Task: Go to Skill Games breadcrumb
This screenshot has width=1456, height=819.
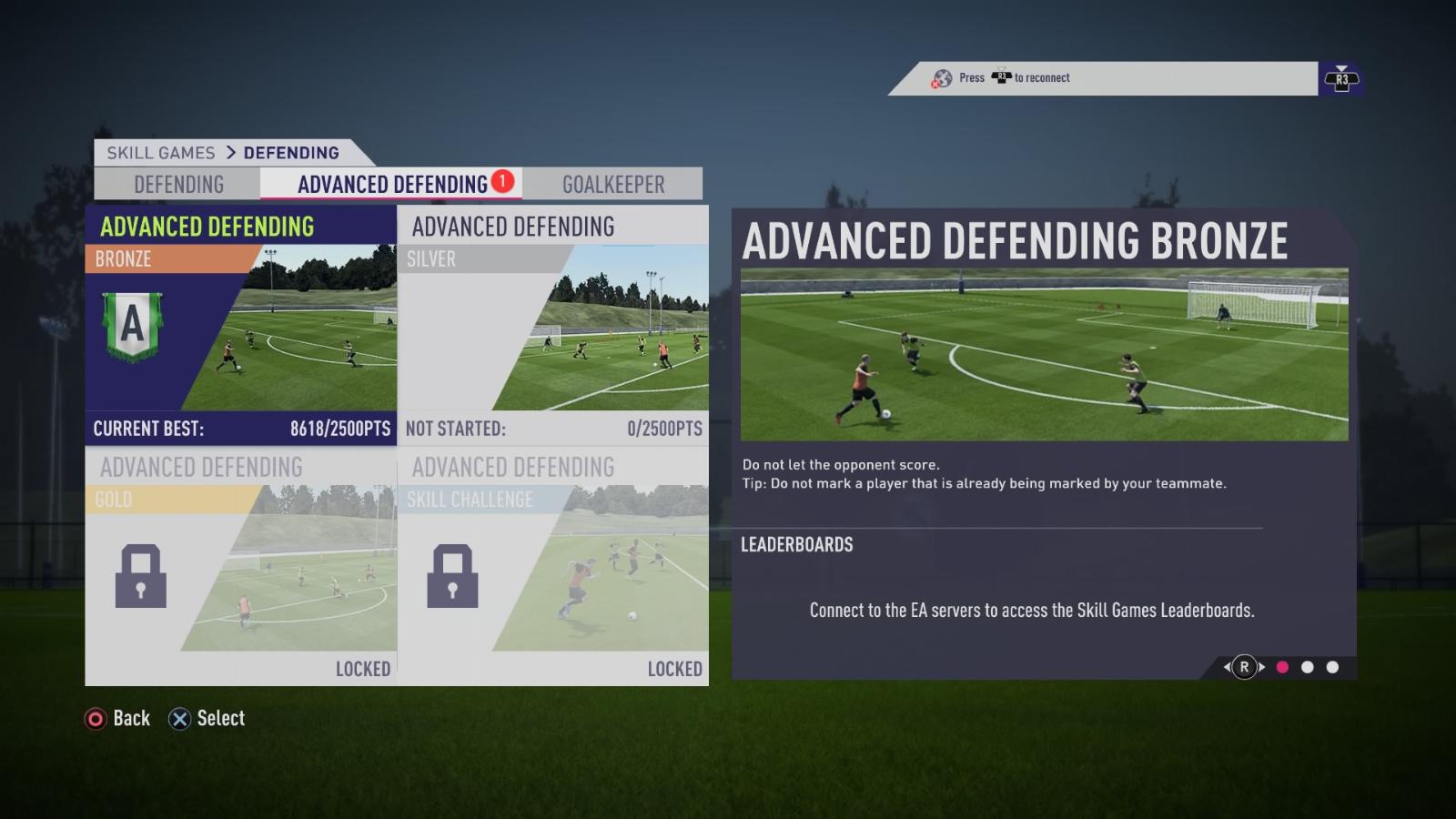Action: pos(161,153)
